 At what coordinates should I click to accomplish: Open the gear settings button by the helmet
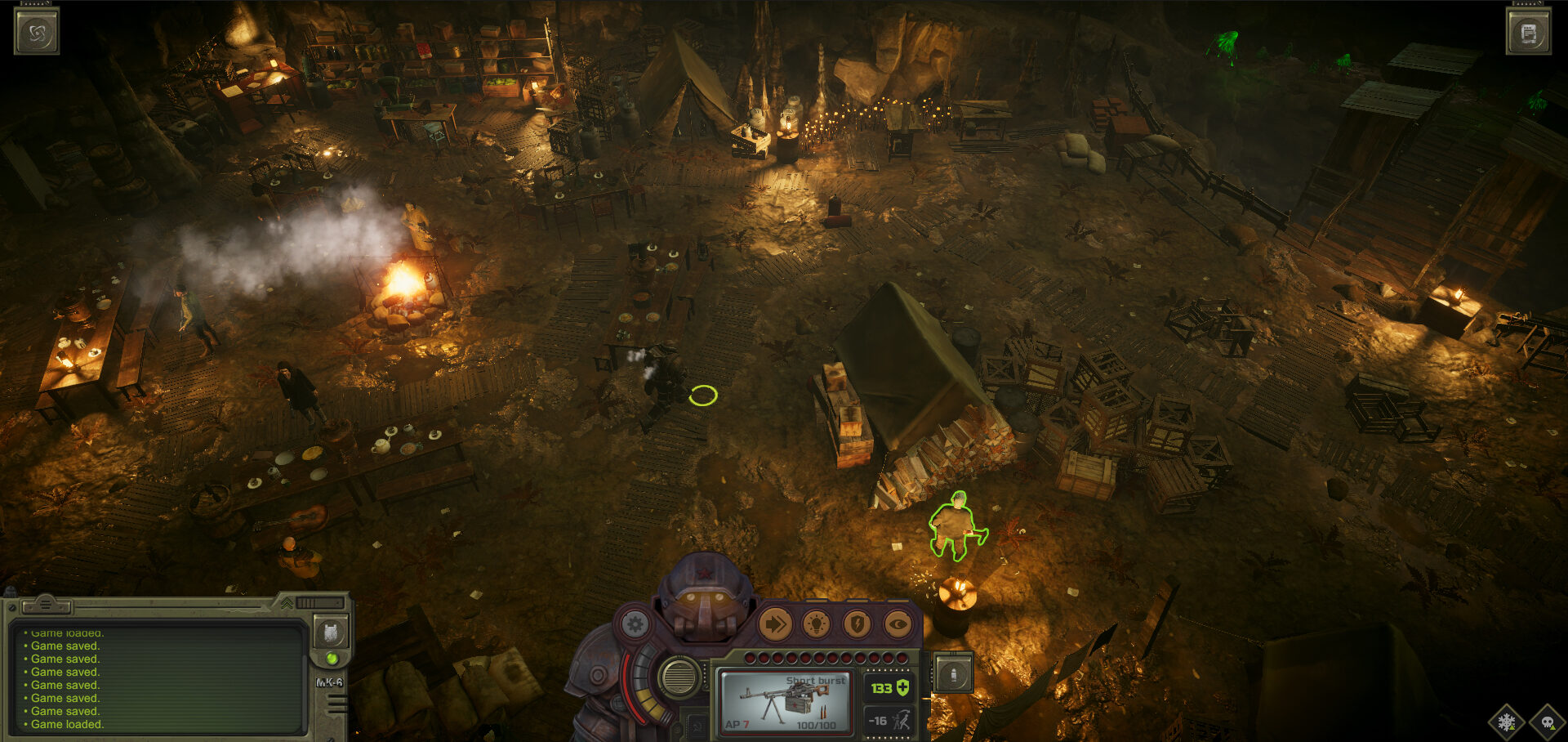635,625
